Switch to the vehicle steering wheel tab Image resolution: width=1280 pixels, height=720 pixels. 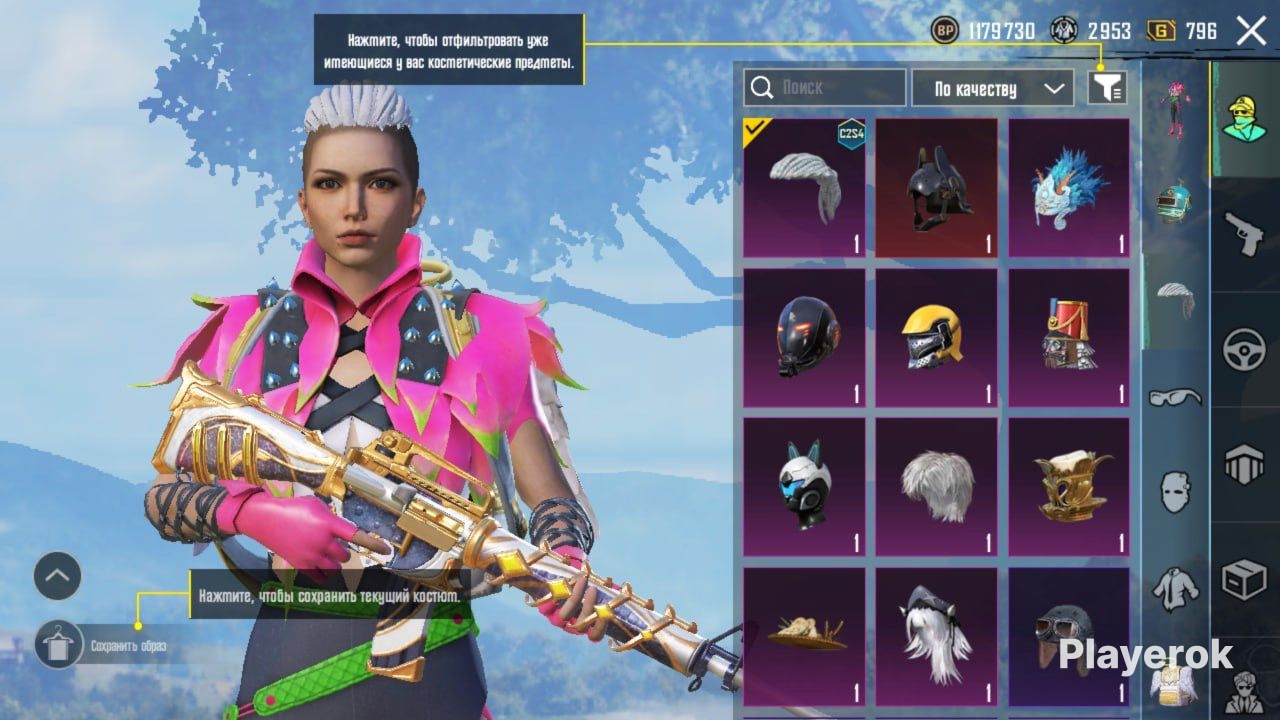click(x=1245, y=350)
